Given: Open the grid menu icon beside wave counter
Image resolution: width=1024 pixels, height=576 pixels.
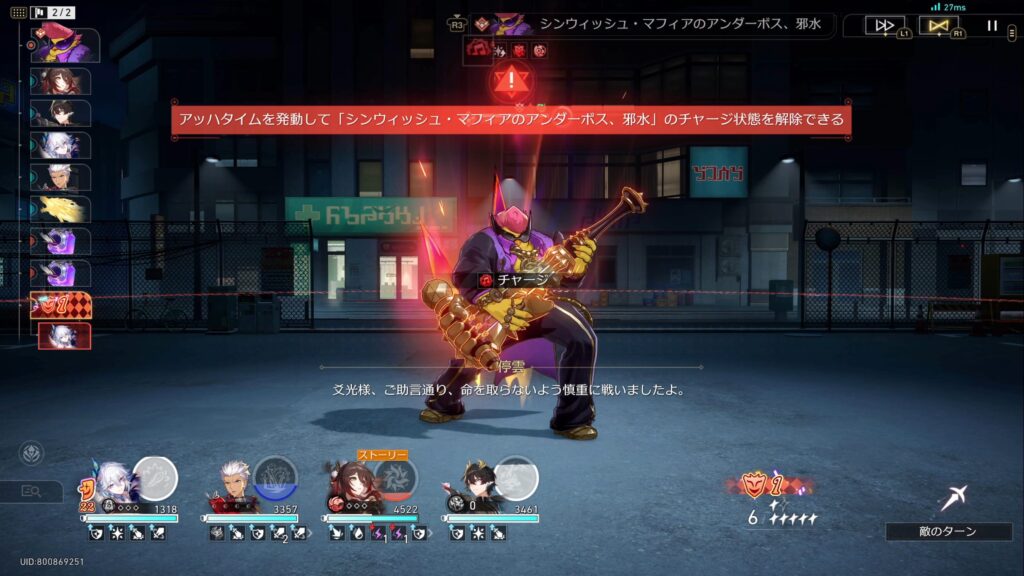Looking at the screenshot, I should click(19, 12).
